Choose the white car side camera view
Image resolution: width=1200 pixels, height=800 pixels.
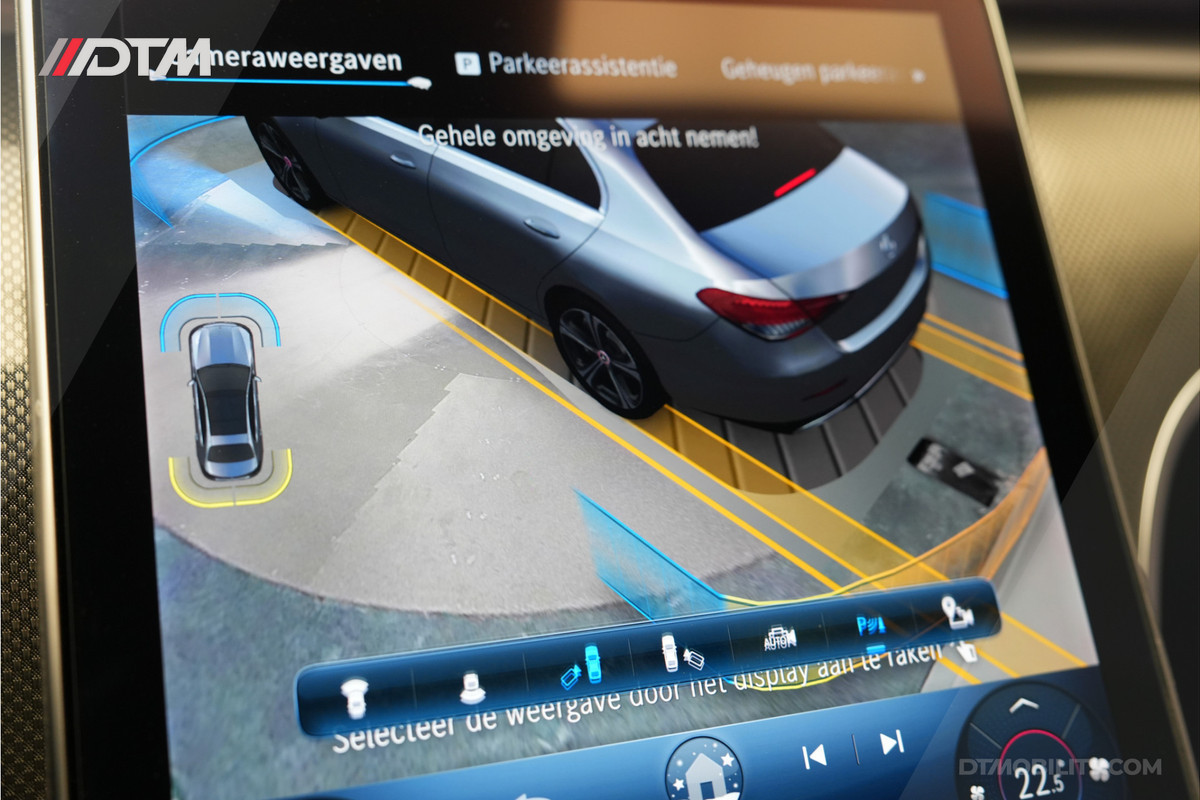[677, 654]
